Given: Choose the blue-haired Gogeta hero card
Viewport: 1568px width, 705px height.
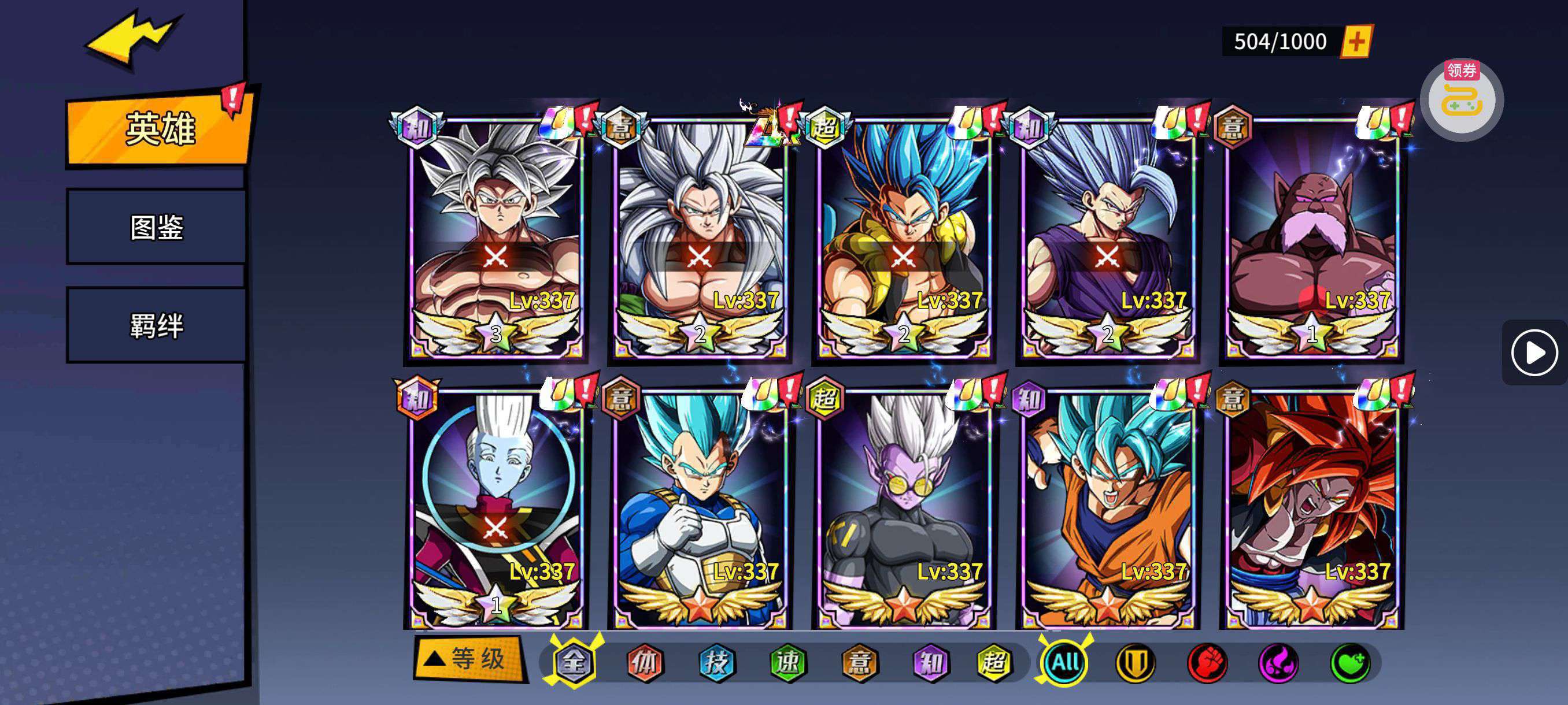Looking at the screenshot, I should click(904, 238).
